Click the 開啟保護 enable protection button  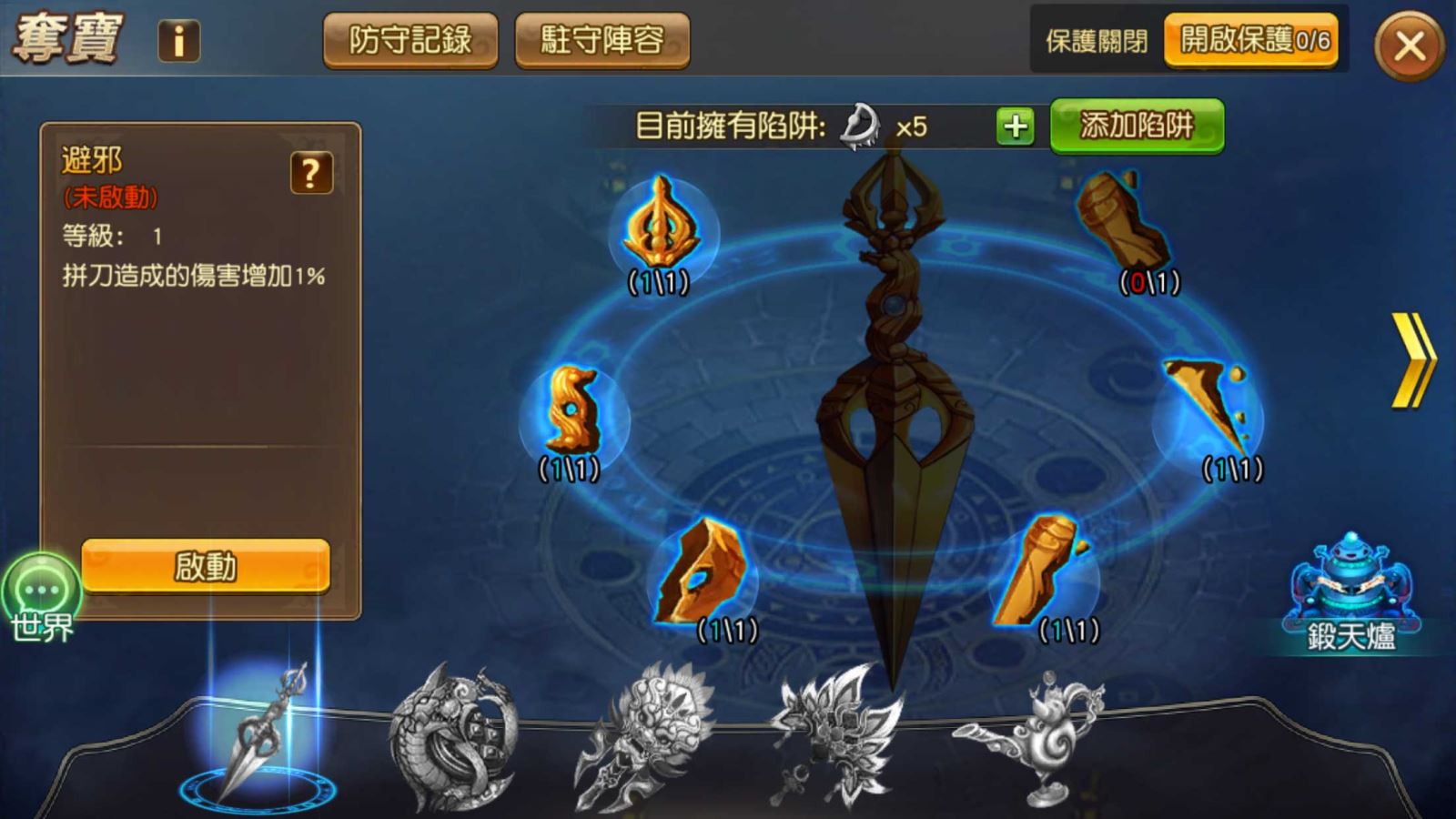pos(1251,40)
